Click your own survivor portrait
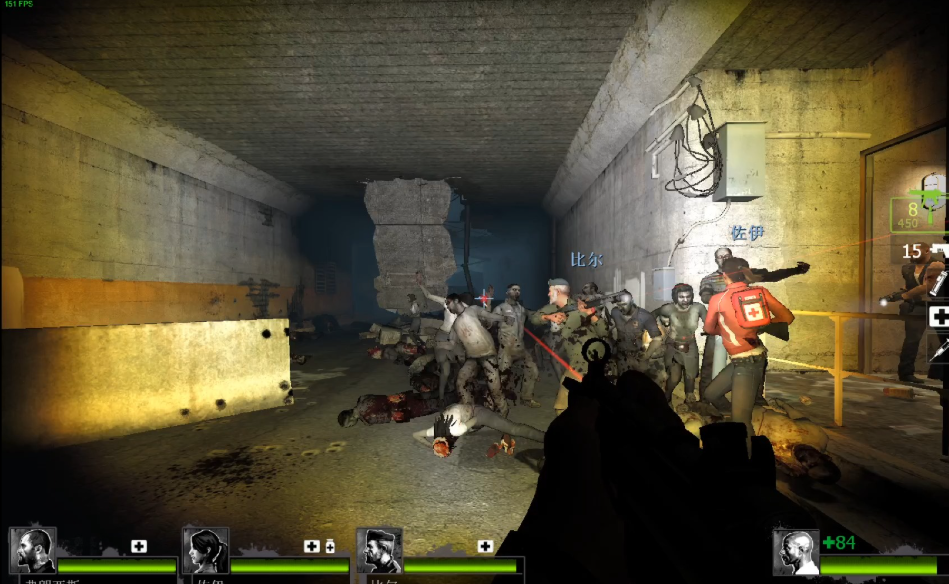The width and height of the screenshot is (949, 584). pyautogui.click(x=796, y=553)
